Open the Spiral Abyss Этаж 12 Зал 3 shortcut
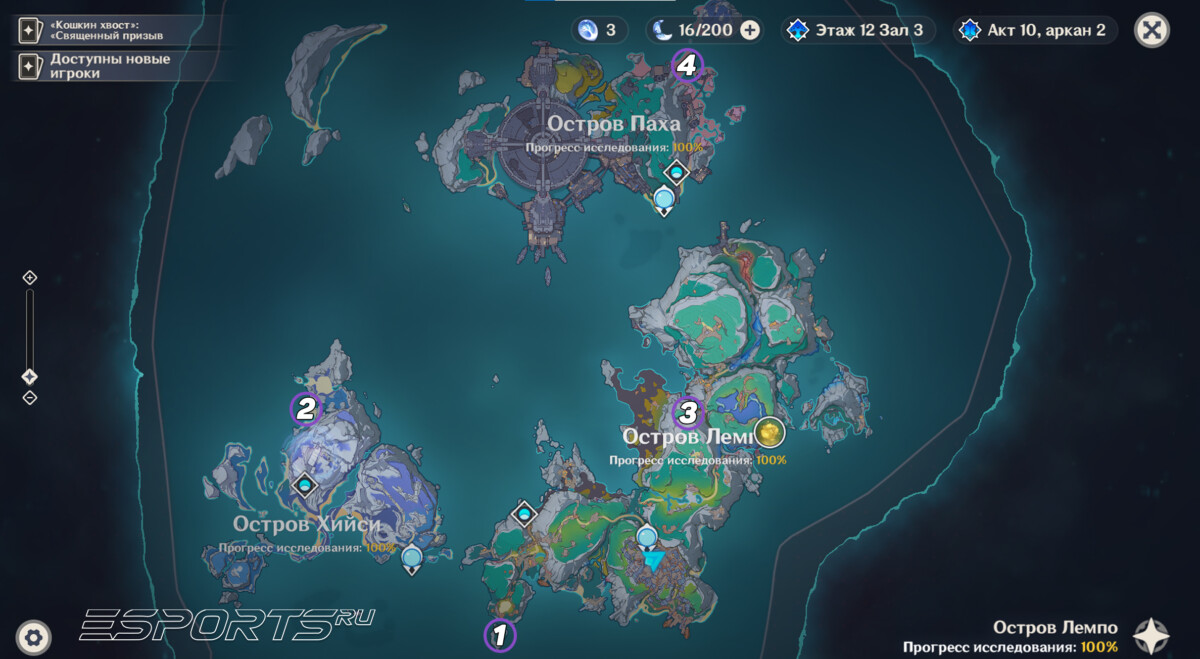The image size is (1200, 659). pyautogui.click(x=859, y=30)
